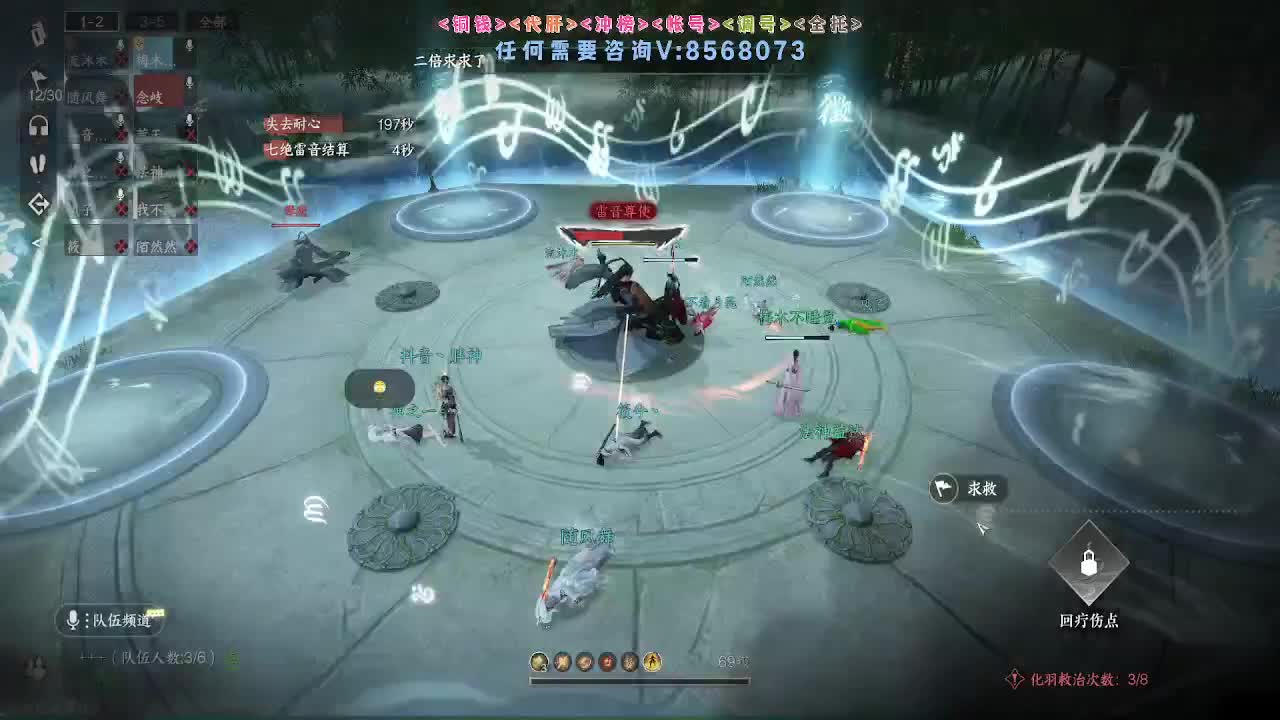
Task: Toggle the mic icon beside 梅木
Action: tap(187, 45)
